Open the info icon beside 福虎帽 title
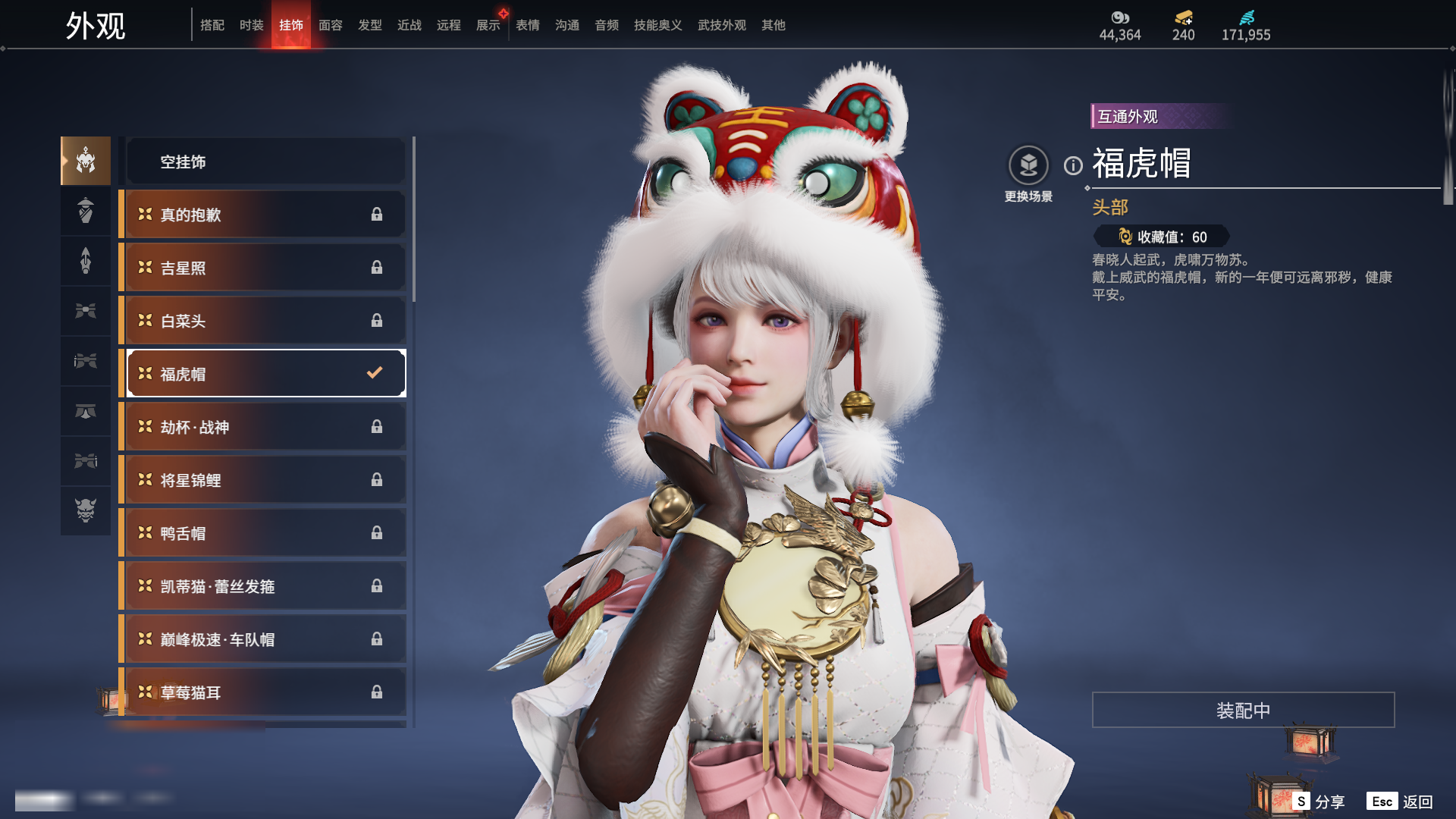Screen dimensions: 1456x819 click(x=1073, y=165)
